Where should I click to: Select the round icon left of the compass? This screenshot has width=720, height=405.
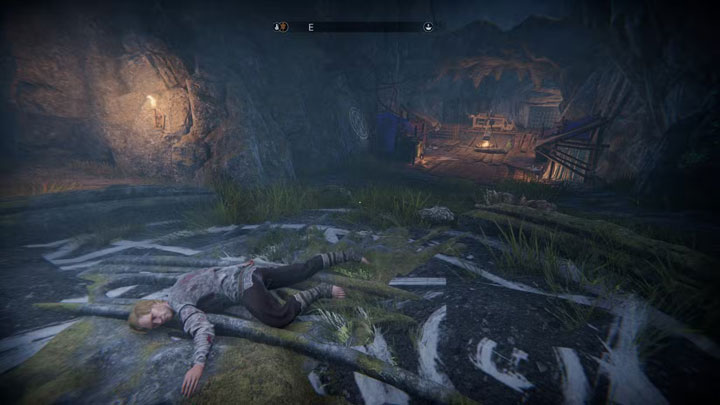point(283,27)
